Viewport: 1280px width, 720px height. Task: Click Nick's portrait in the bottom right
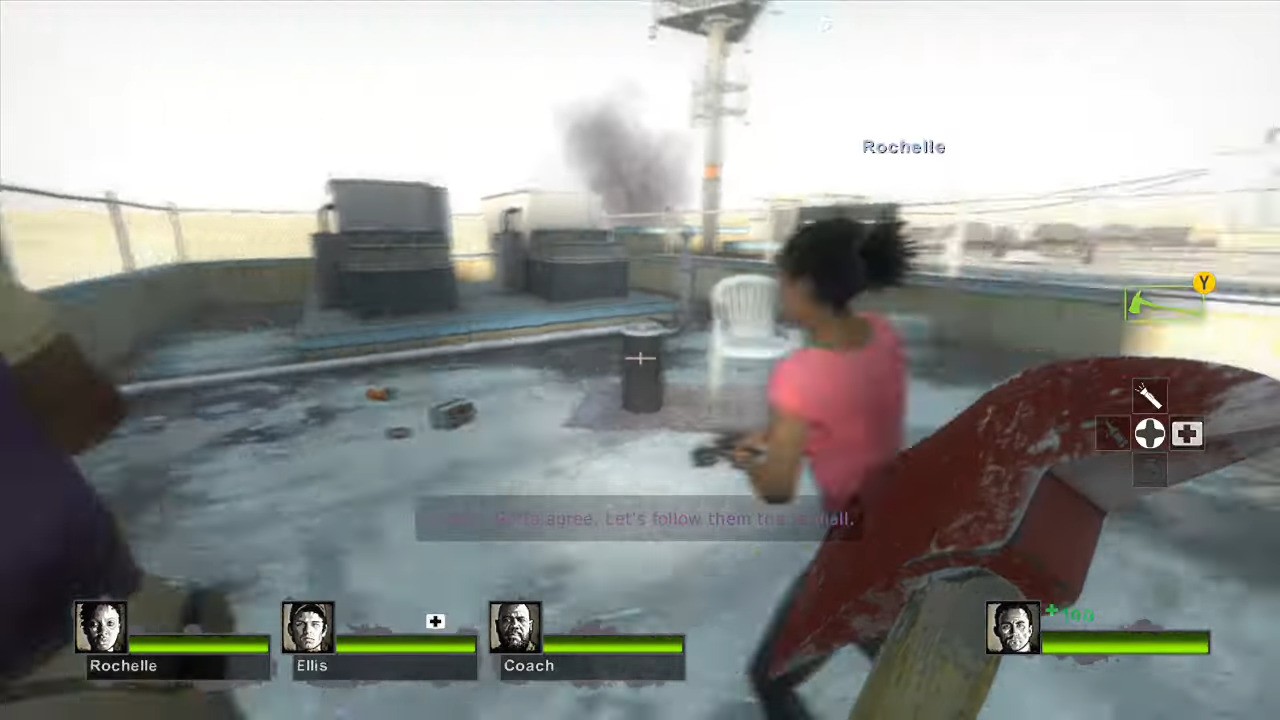click(1012, 626)
